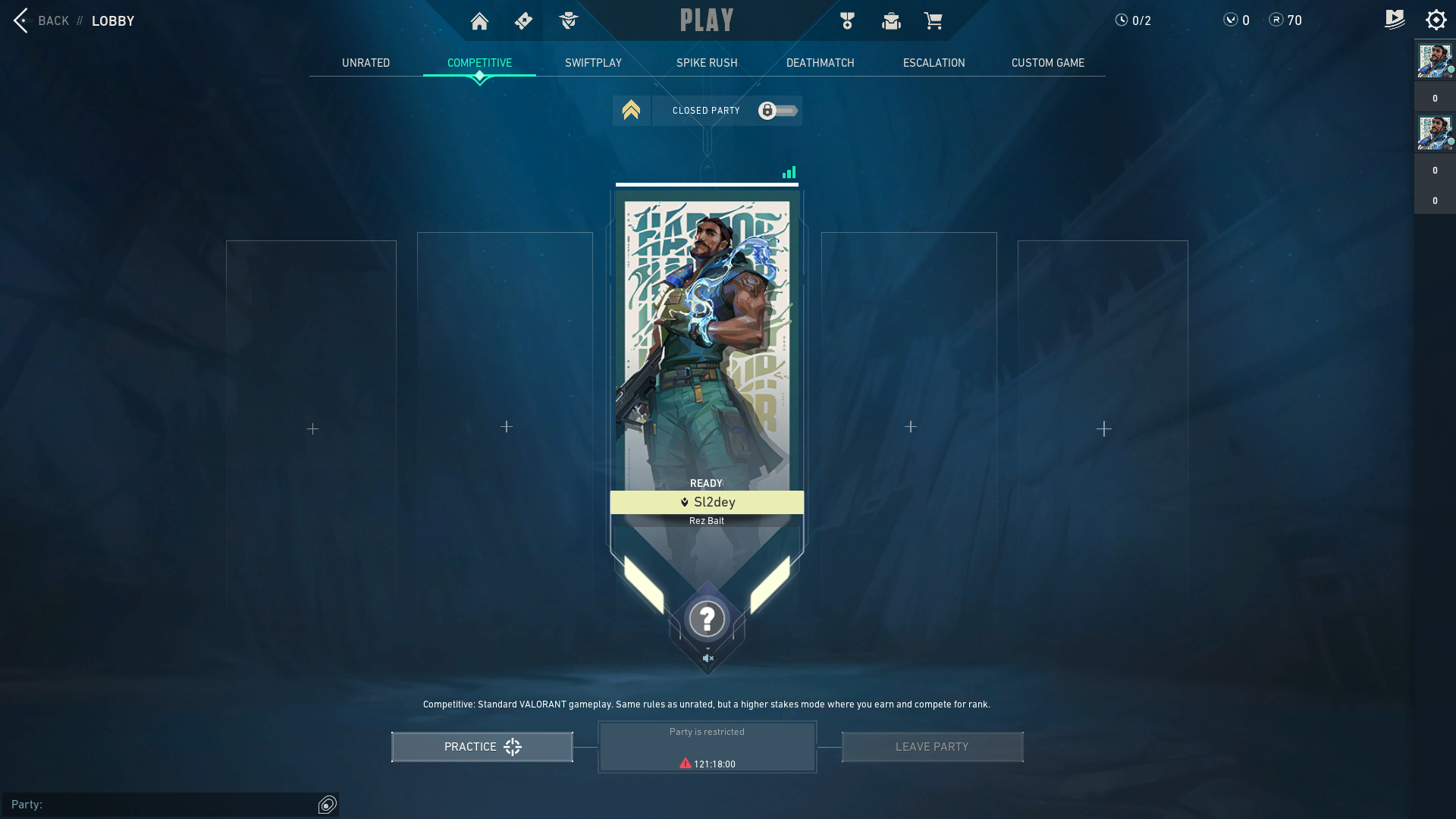Image resolution: width=1456 pixels, height=819 pixels.
Task: Mute the speaker icon under the player card
Action: coord(707,657)
